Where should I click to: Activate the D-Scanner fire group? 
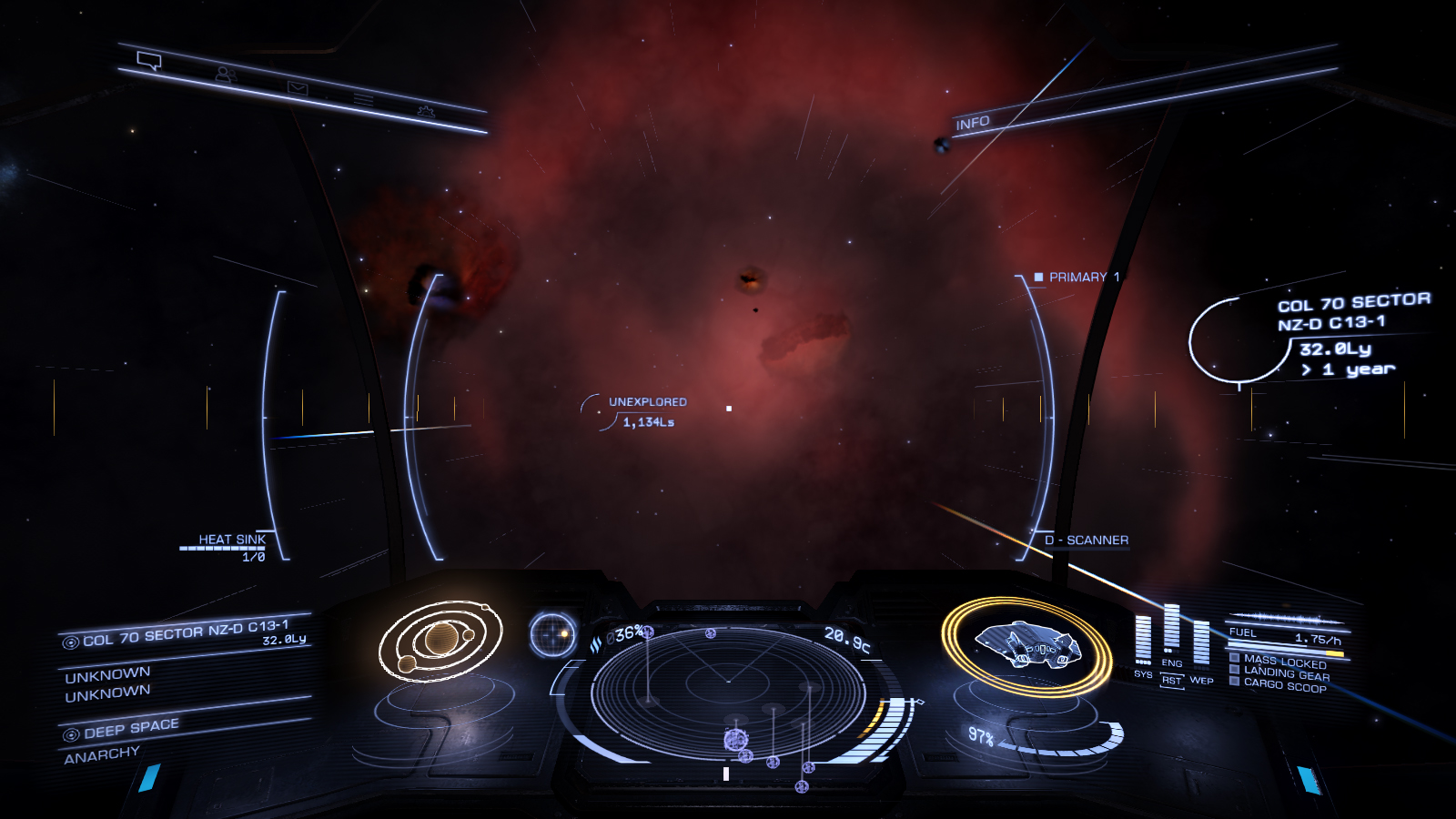1087,540
